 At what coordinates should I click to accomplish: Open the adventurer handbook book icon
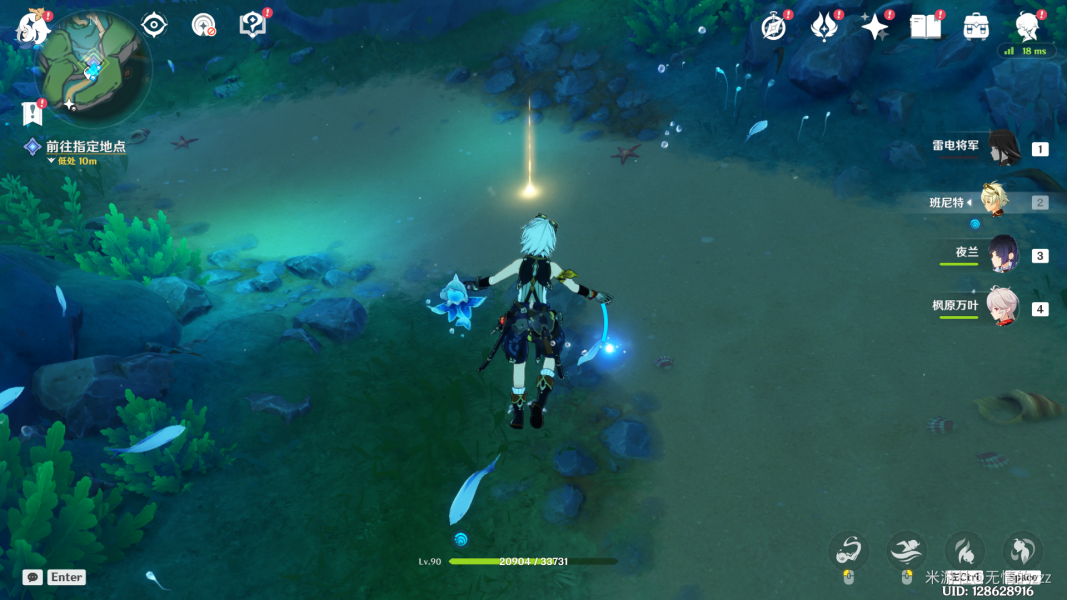(925, 27)
